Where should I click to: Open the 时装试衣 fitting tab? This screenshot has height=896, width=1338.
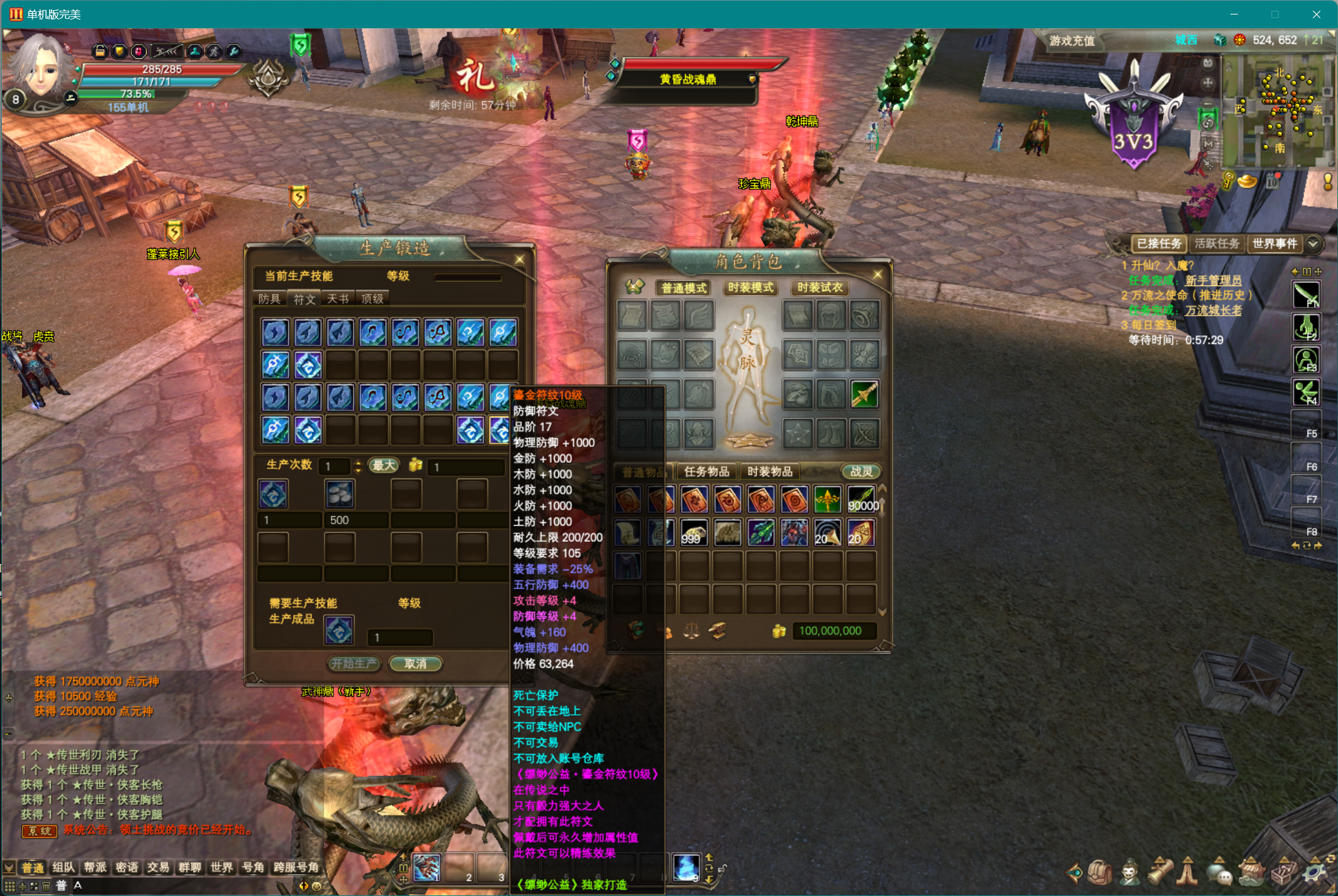[819, 287]
